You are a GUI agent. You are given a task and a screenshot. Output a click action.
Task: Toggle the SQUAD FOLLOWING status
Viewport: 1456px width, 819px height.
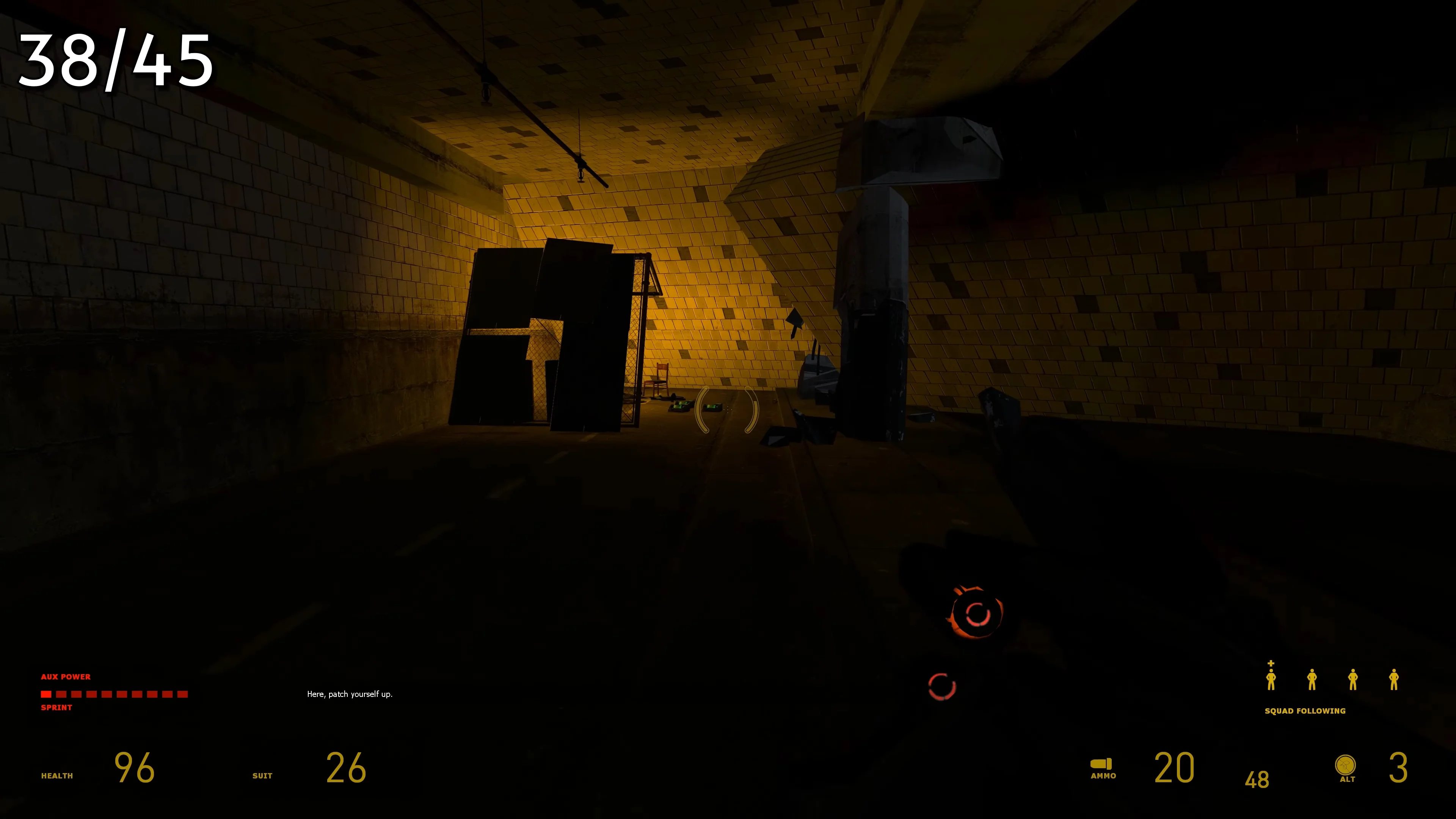[x=1305, y=711]
